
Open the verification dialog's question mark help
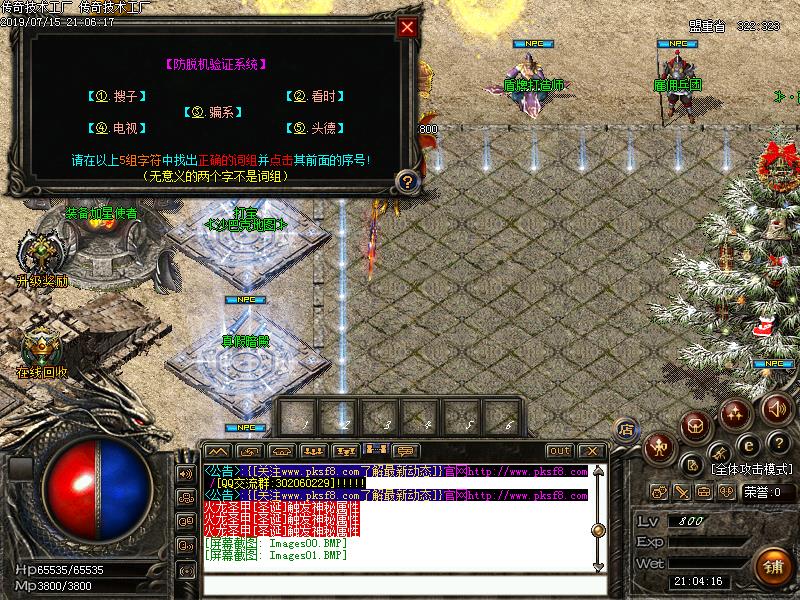pos(405,181)
